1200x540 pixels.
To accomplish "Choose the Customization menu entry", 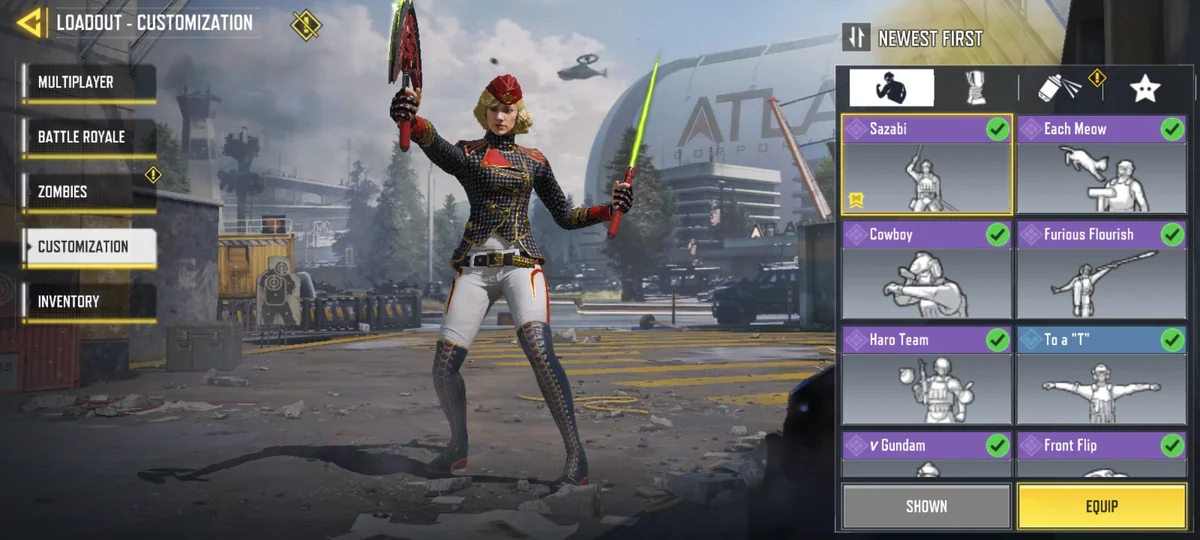I will coord(88,247).
